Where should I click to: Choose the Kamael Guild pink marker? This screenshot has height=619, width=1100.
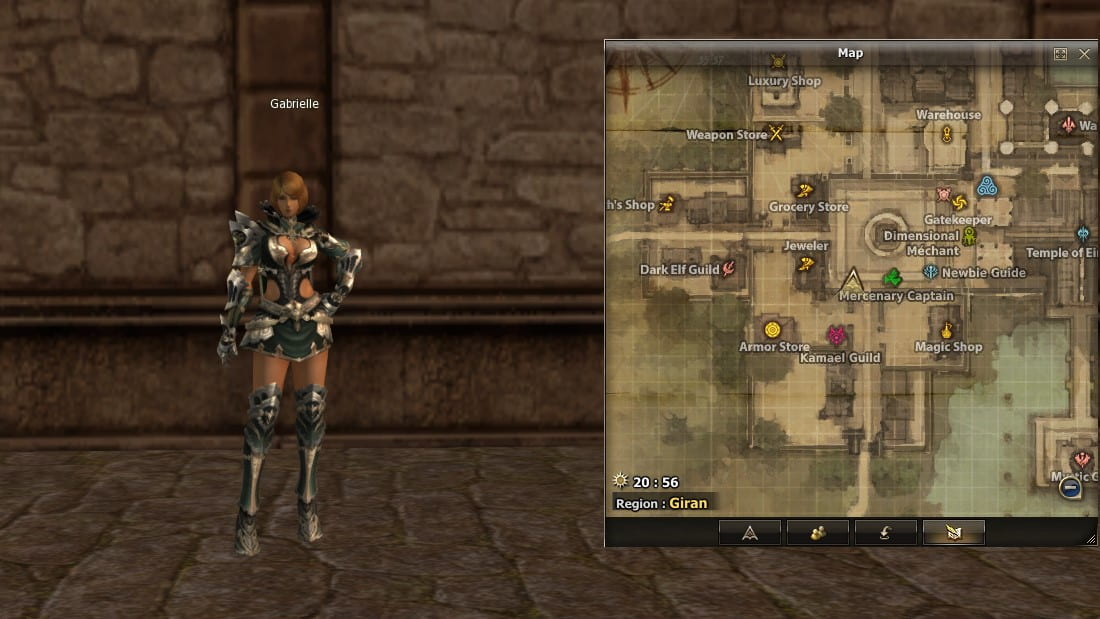pyautogui.click(x=836, y=335)
